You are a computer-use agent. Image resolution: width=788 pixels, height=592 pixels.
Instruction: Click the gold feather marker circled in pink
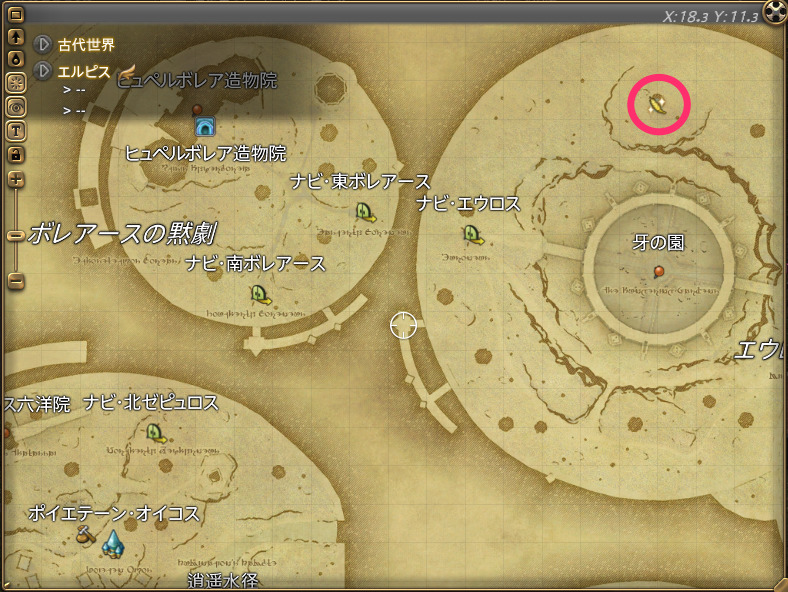coord(658,103)
